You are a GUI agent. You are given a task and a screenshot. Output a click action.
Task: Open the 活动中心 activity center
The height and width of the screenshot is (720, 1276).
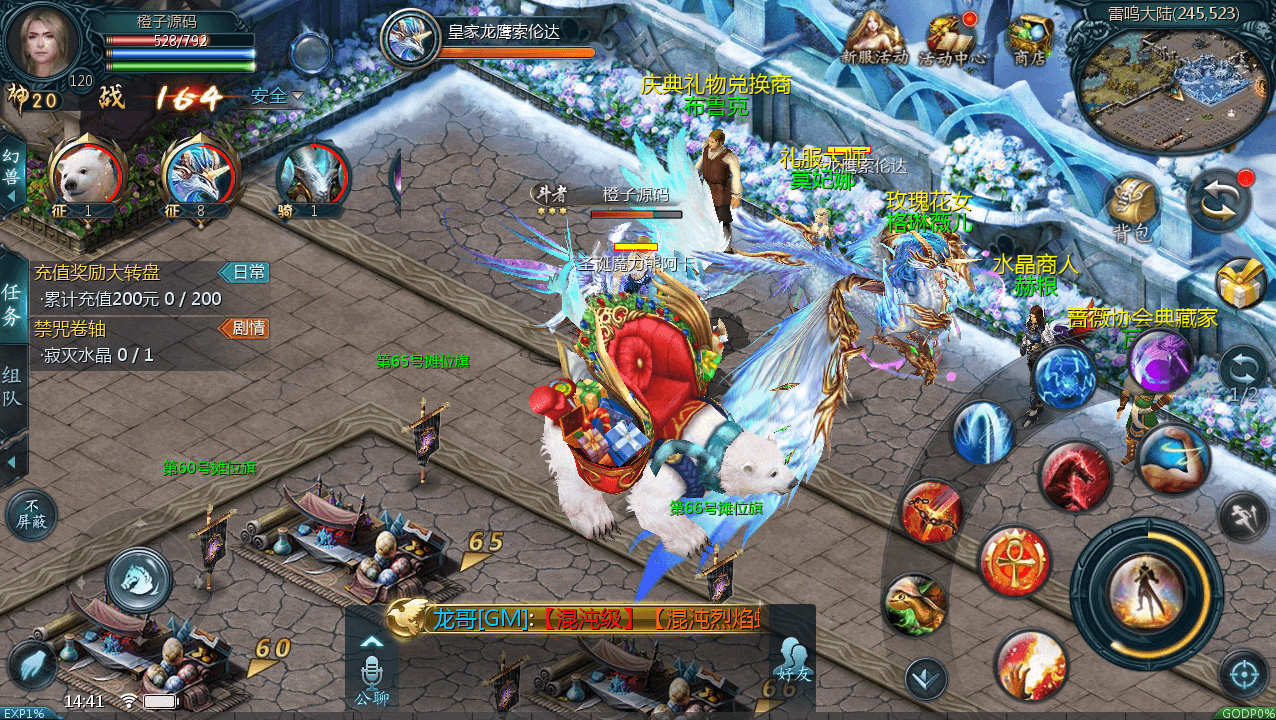click(951, 38)
